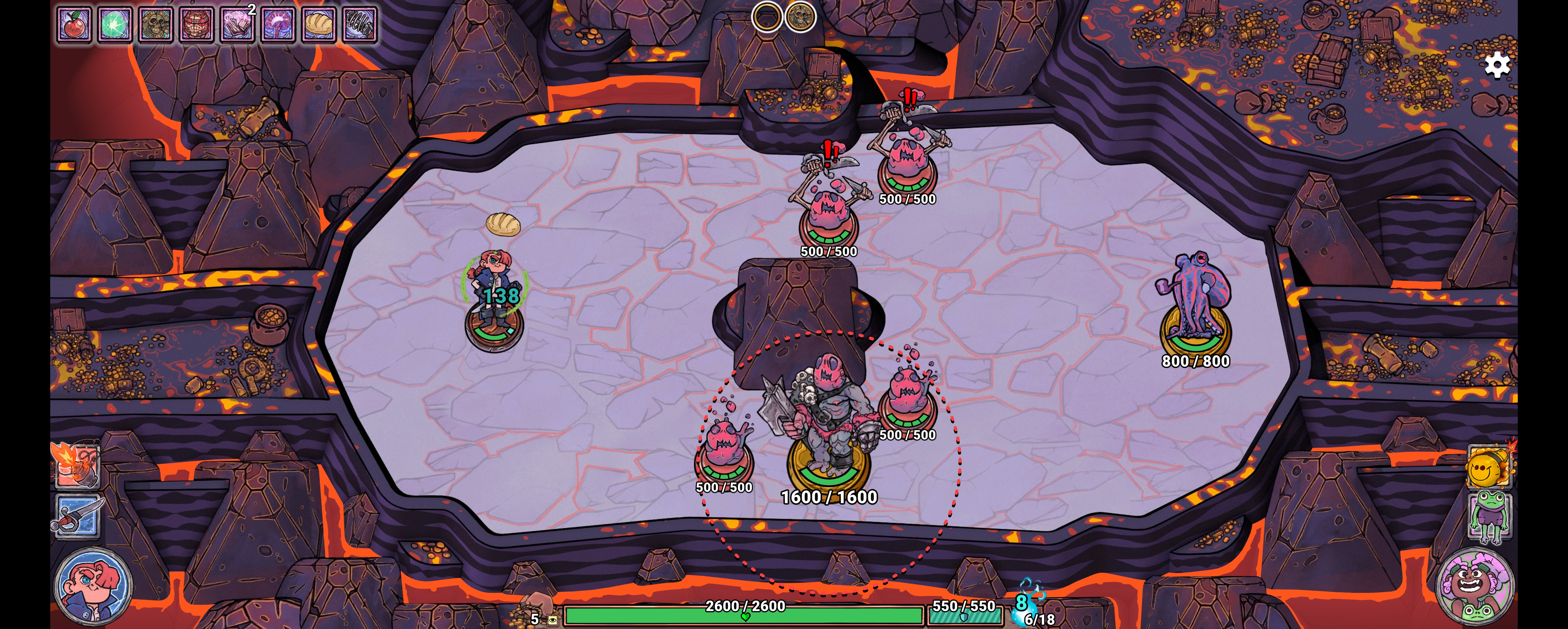Select the bread loaf relic icon
This screenshot has height=629, width=1568.
[x=319, y=25]
